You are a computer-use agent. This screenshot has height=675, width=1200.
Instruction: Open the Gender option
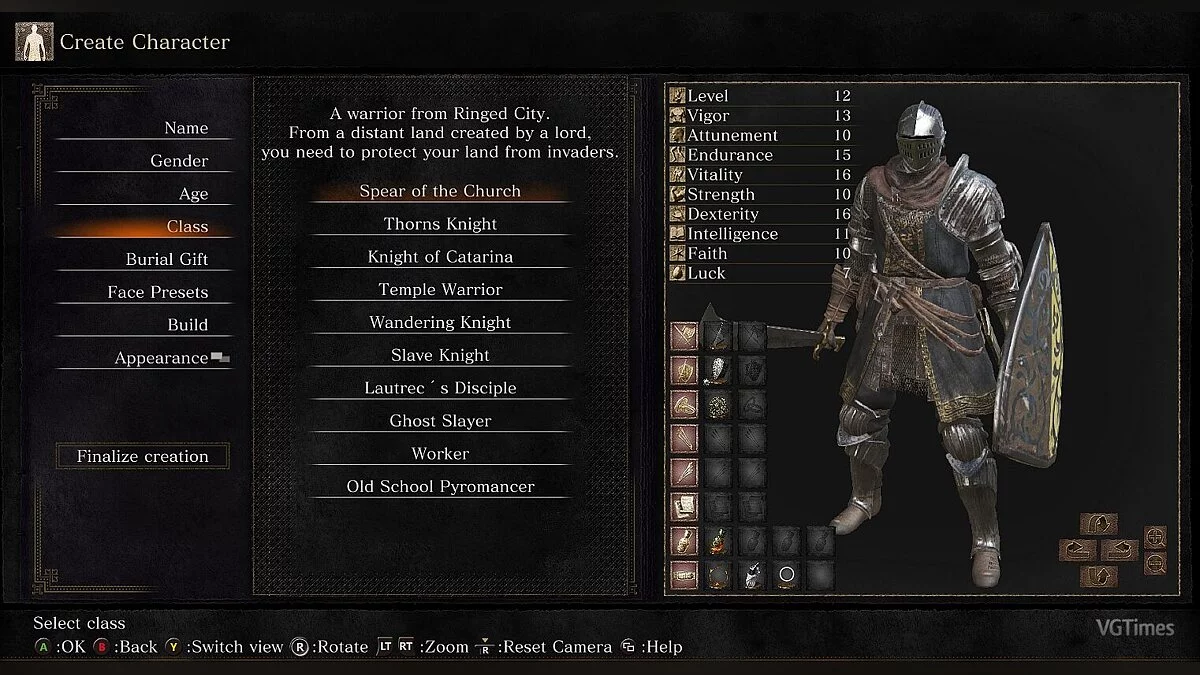pyautogui.click(x=179, y=161)
